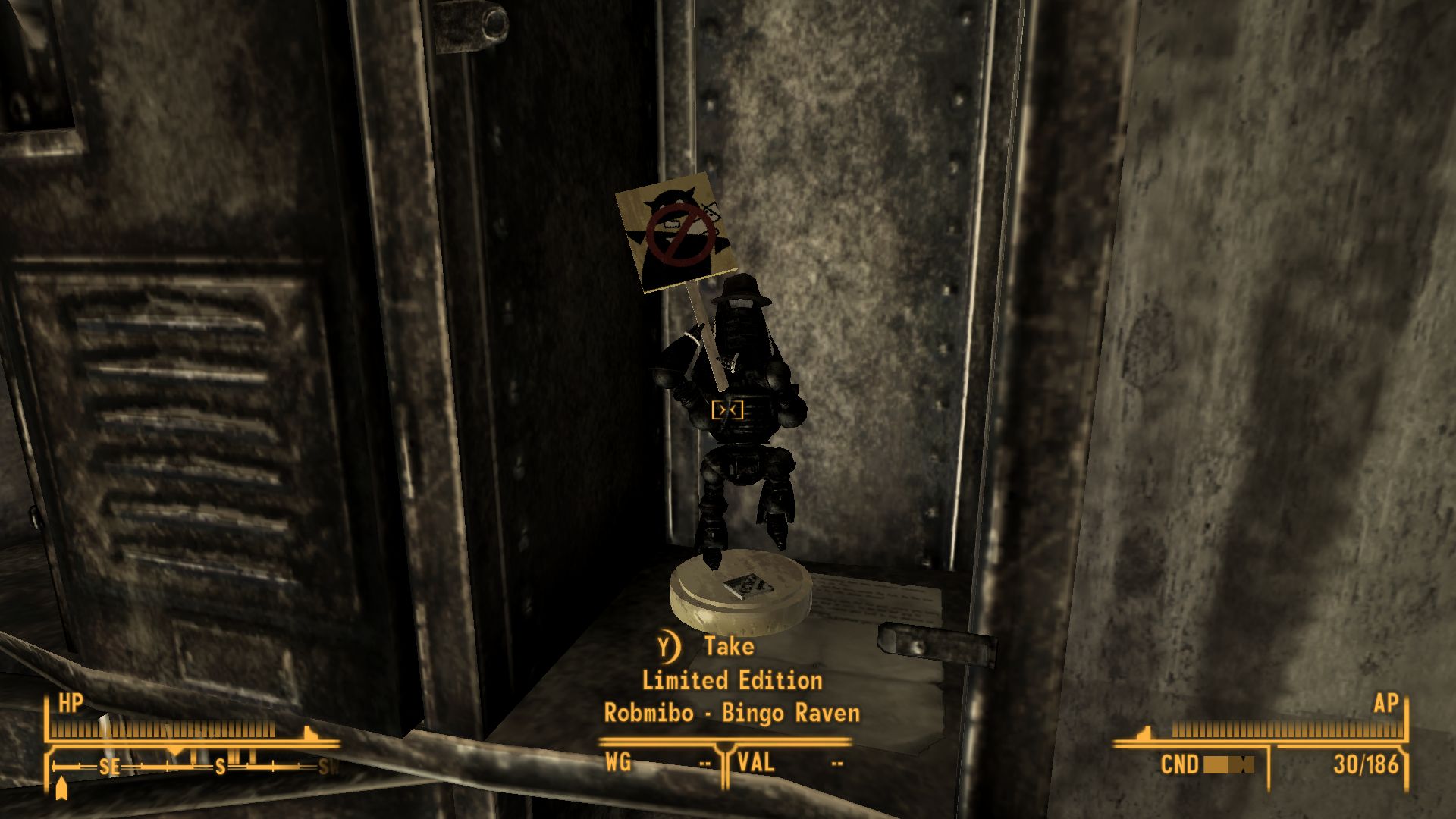Click the protest sign held by Robmibo
The height and width of the screenshot is (819, 1456).
coord(676,234)
